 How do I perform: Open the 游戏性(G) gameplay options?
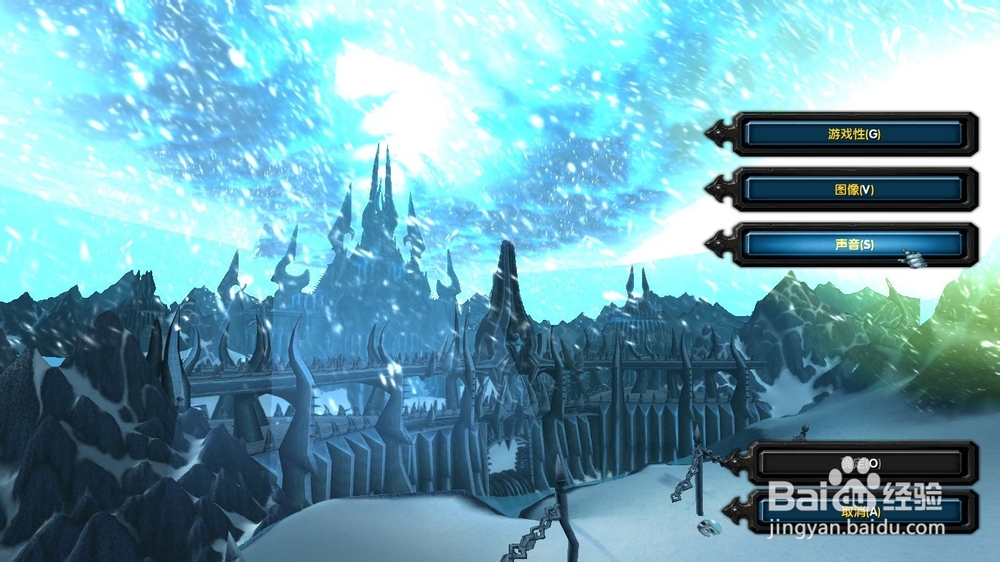click(x=854, y=134)
